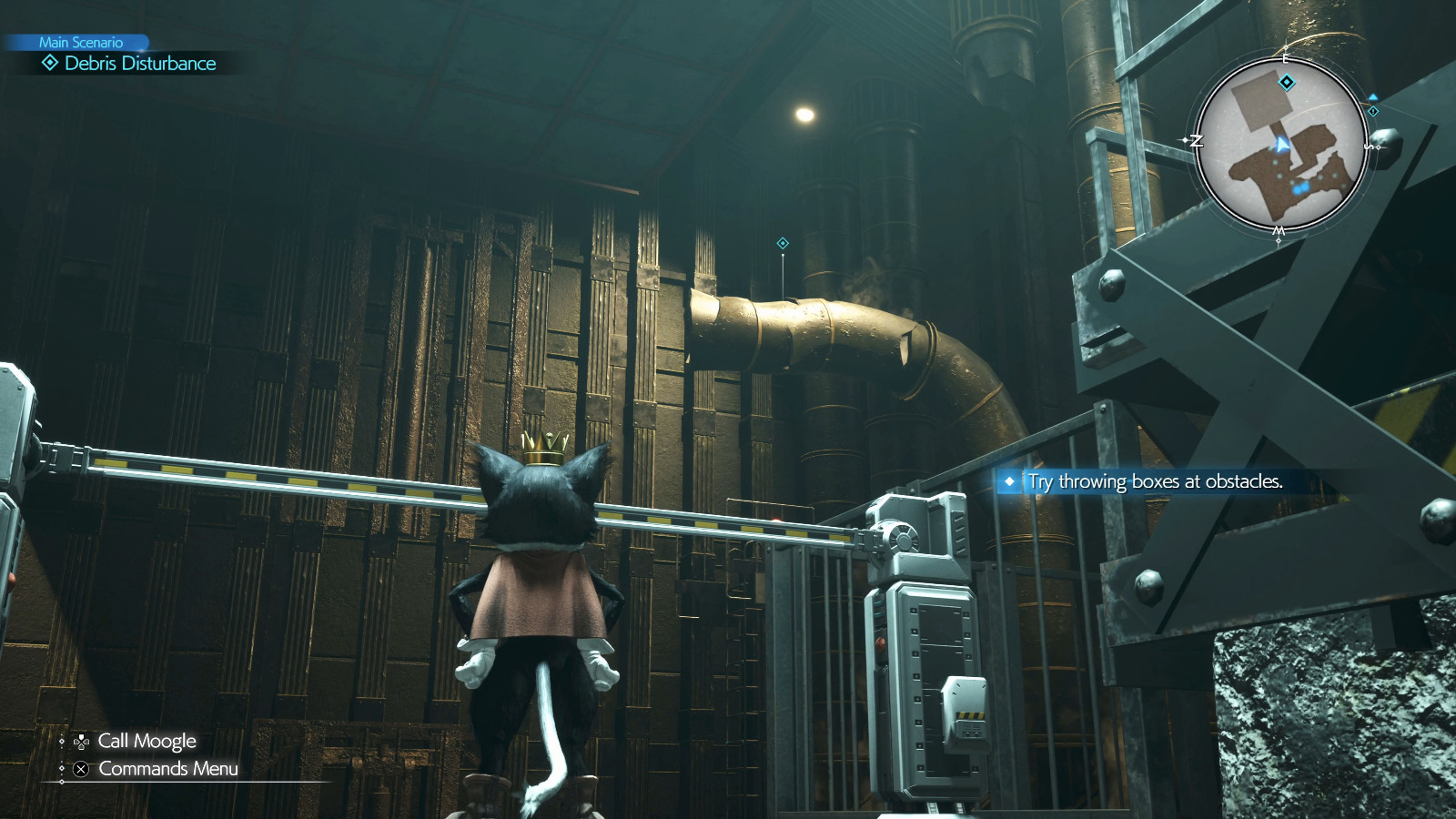The width and height of the screenshot is (1456, 819).
Task: Select the blue triangle marker near the minimap edge
Action: [1373, 97]
